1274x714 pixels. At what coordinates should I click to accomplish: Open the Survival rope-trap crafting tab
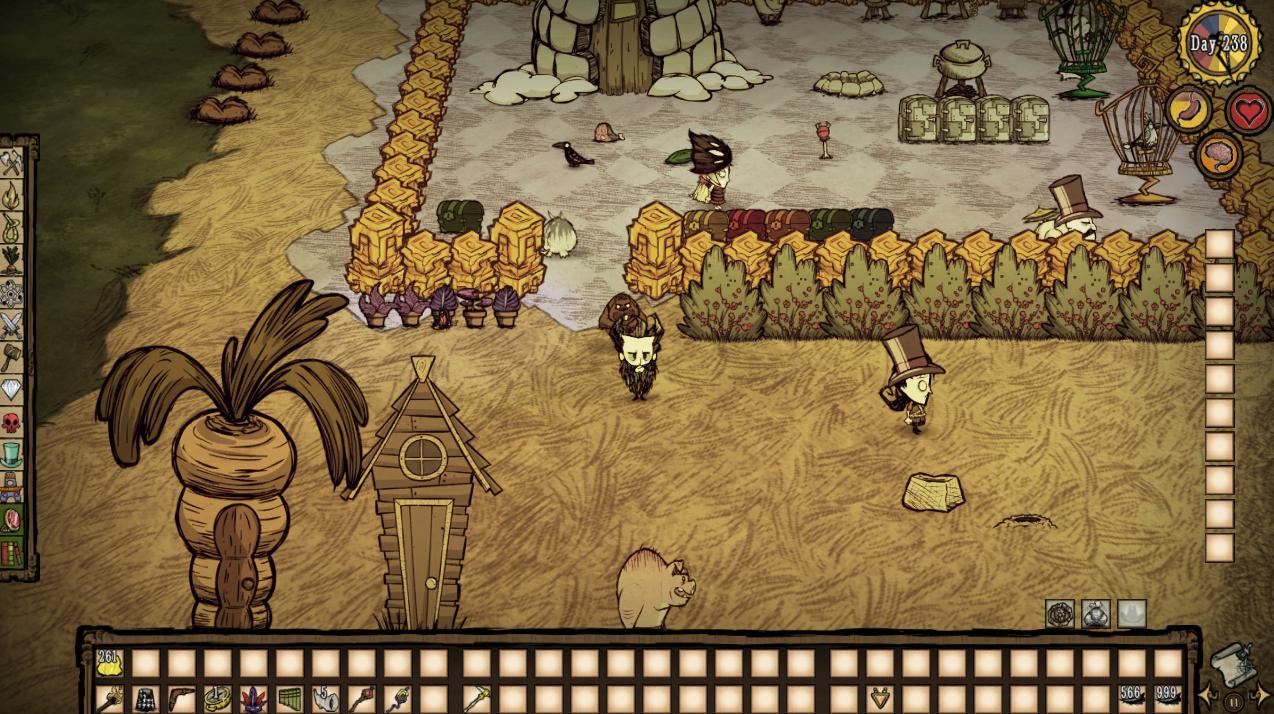tap(12, 227)
